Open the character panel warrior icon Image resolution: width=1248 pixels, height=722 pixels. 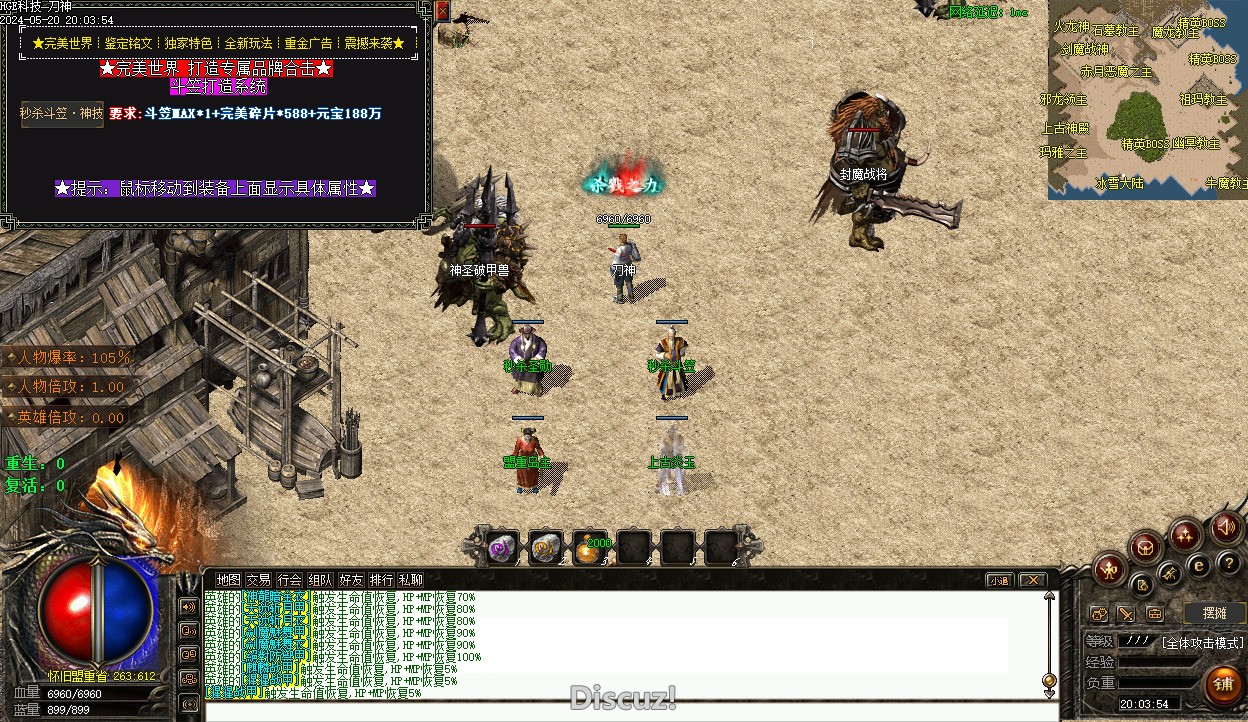tap(1109, 570)
